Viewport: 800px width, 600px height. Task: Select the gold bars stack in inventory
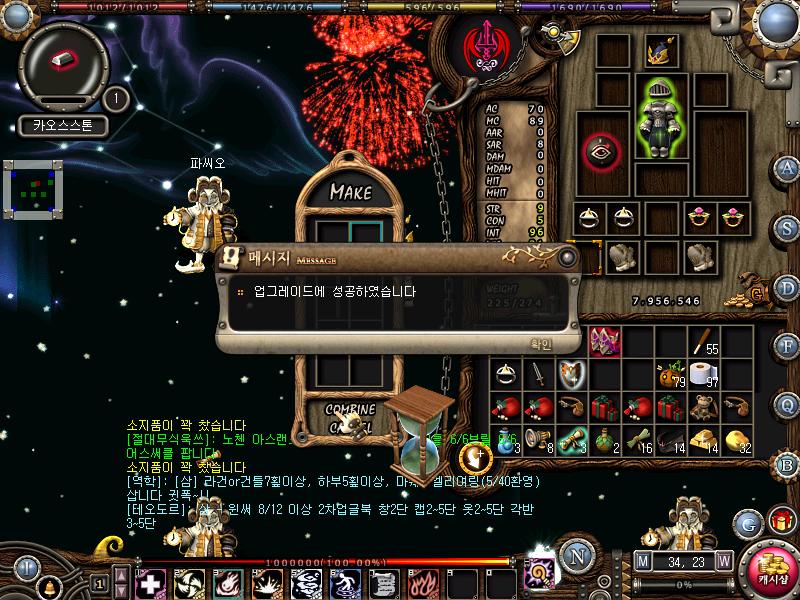click(x=705, y=437)
